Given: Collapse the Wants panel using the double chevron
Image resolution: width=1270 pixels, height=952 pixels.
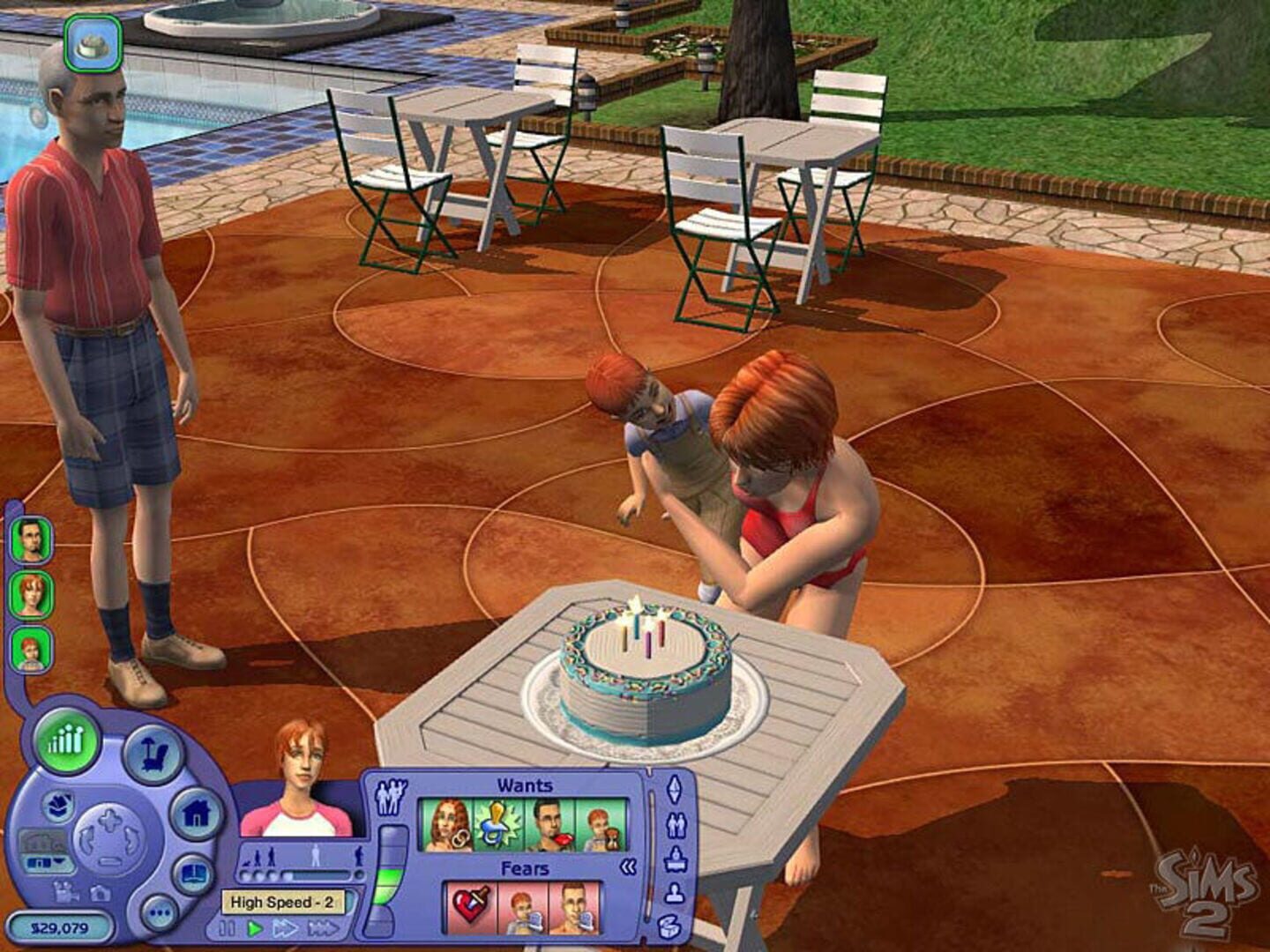Looking at the screenshot, I should 626,866.
